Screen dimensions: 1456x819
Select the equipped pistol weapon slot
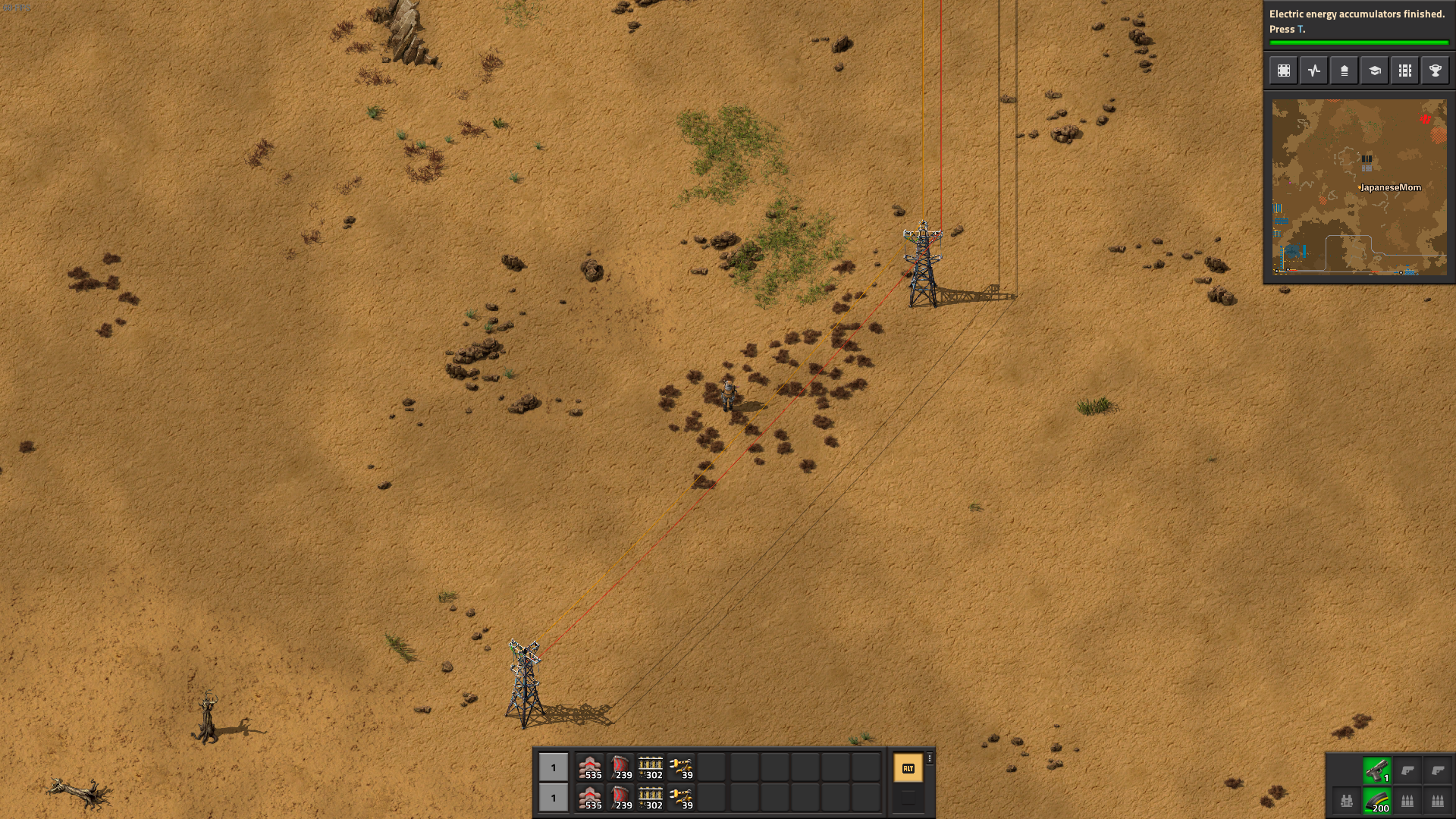tap(1376, 770)
